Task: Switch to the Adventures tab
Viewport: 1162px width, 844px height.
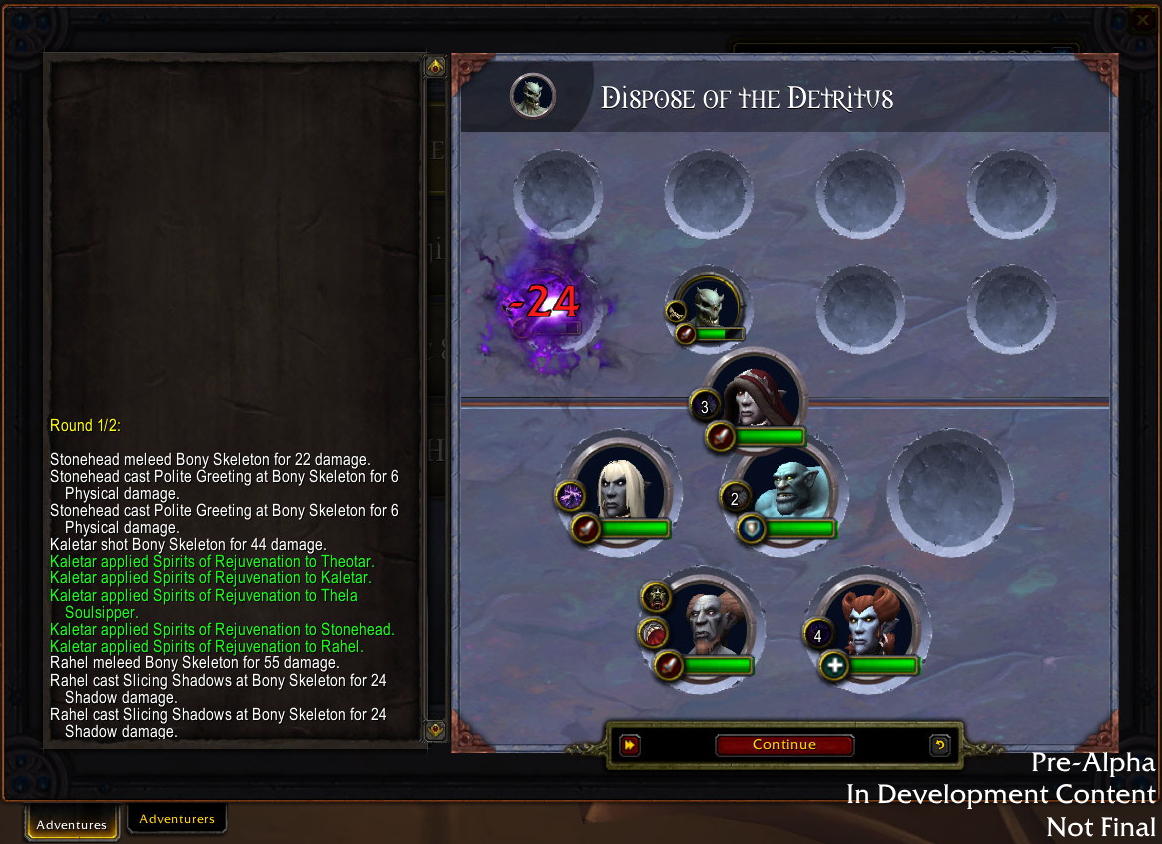Action: click(72, 824)
